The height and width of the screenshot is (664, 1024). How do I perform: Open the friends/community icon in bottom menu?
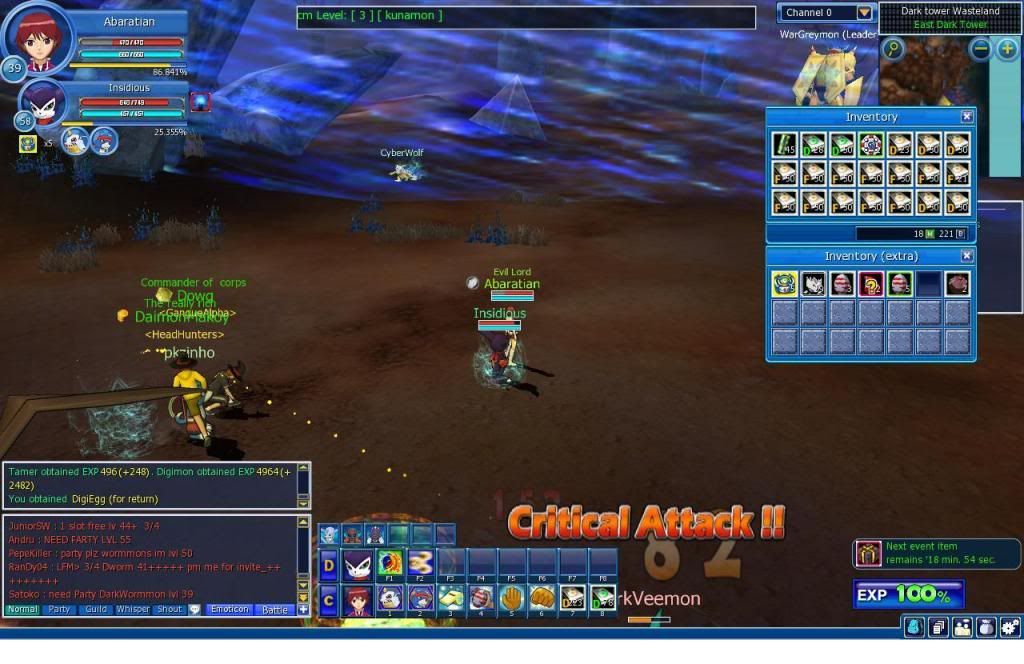[x=962, y=627]
